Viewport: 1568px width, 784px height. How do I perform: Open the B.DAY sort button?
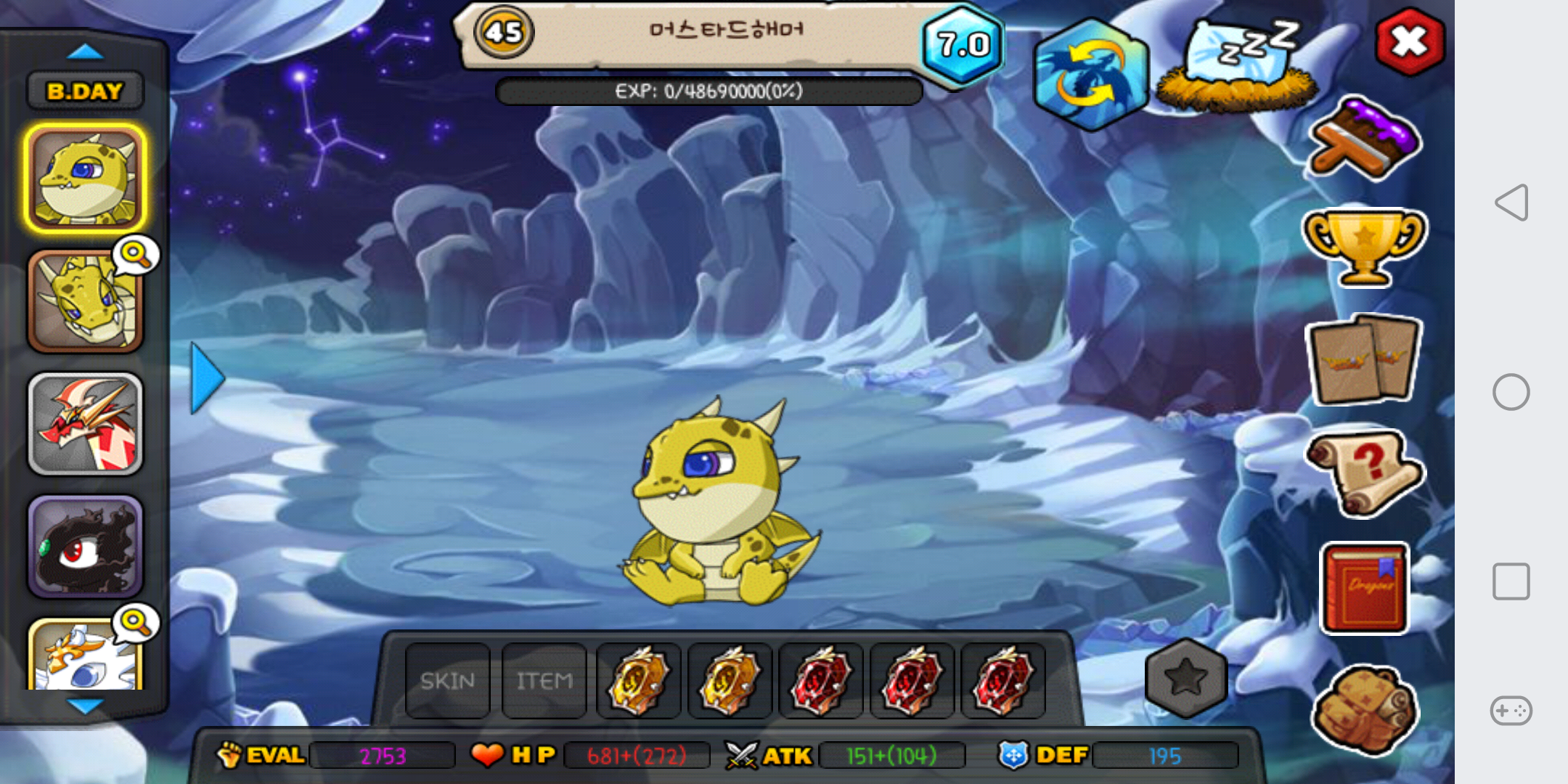[x=85, y=91]
